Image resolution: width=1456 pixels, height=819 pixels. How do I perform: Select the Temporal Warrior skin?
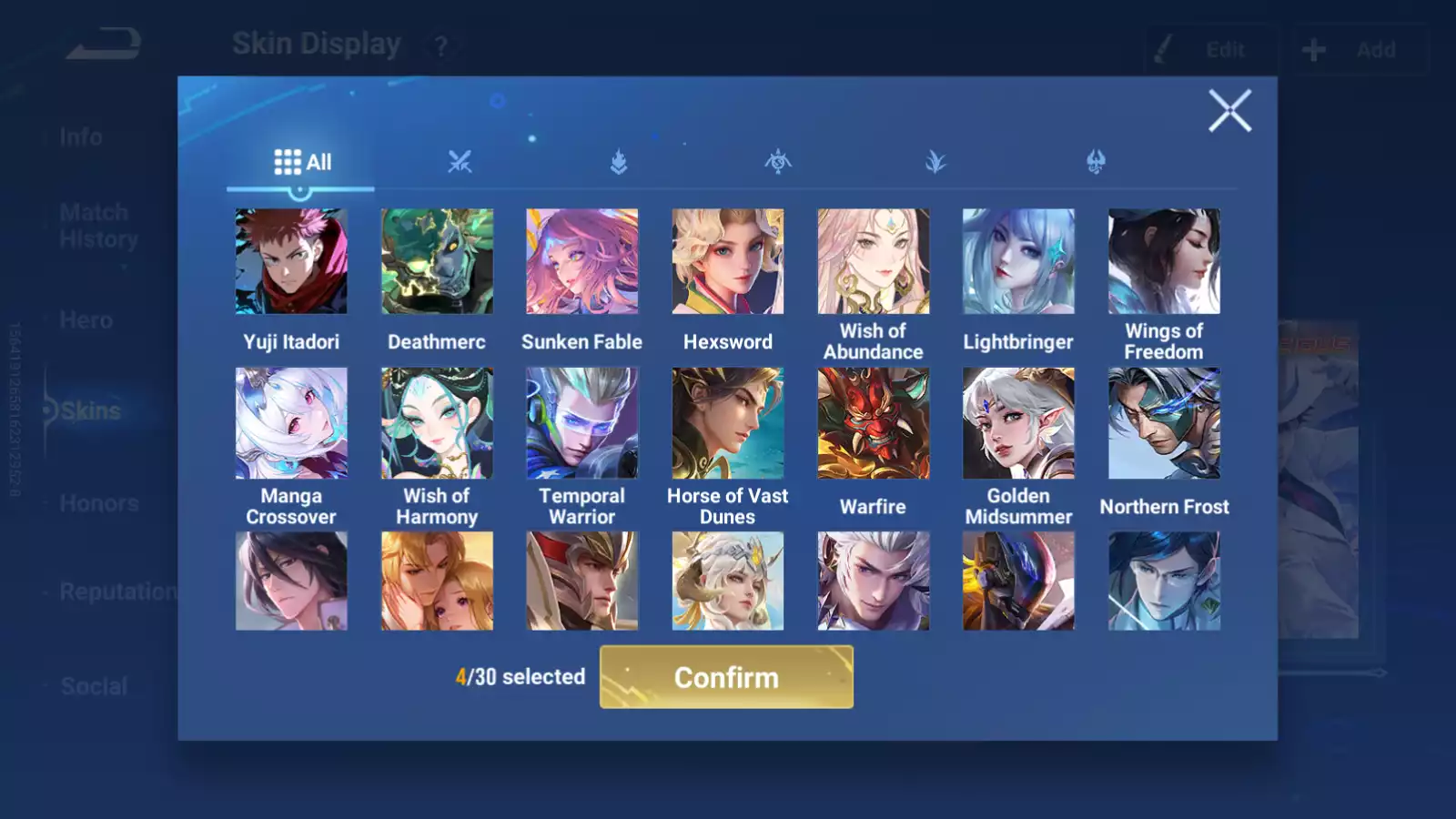tap(581, 423)
